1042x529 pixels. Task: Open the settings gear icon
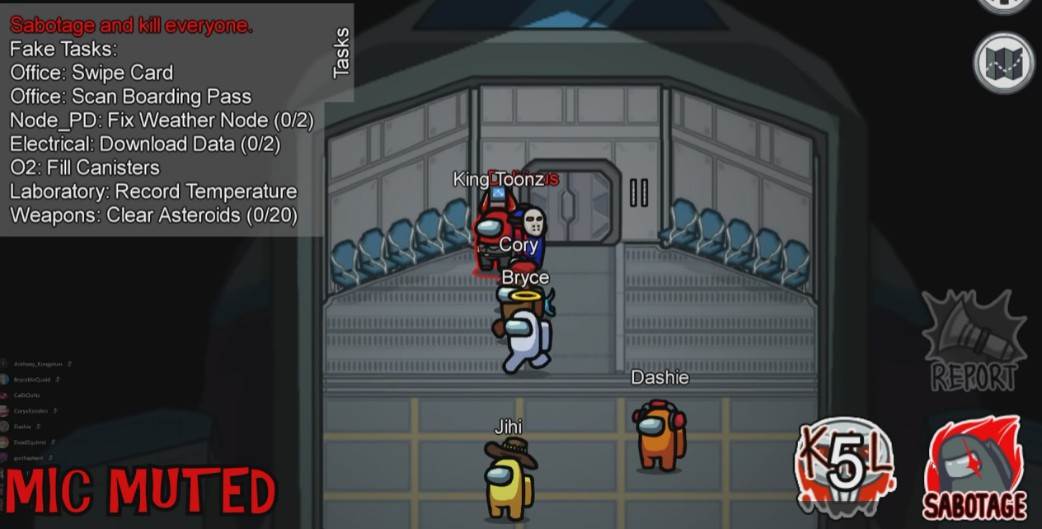[x=1003, y=4]
